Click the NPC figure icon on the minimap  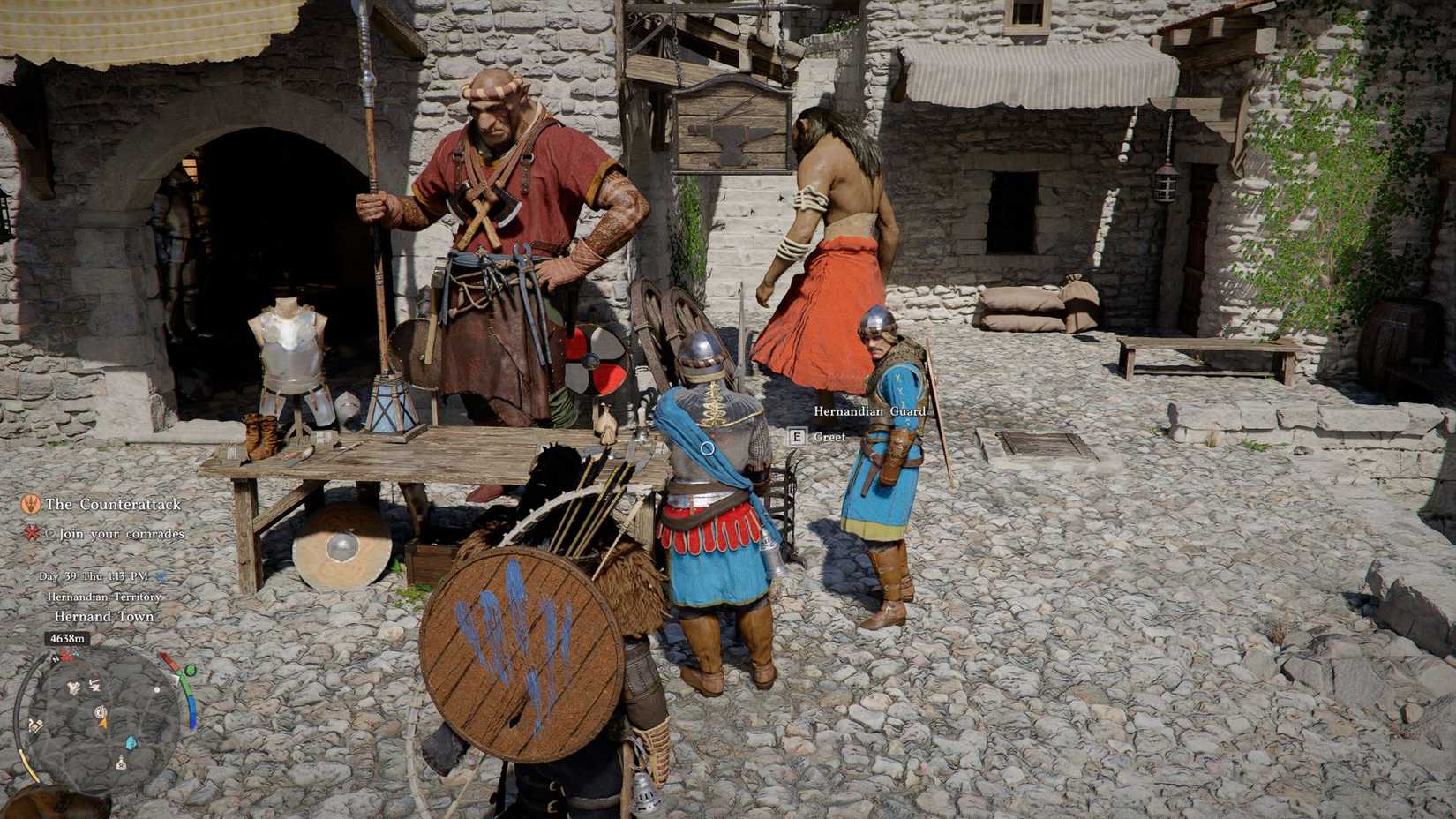tap(73, 686)
